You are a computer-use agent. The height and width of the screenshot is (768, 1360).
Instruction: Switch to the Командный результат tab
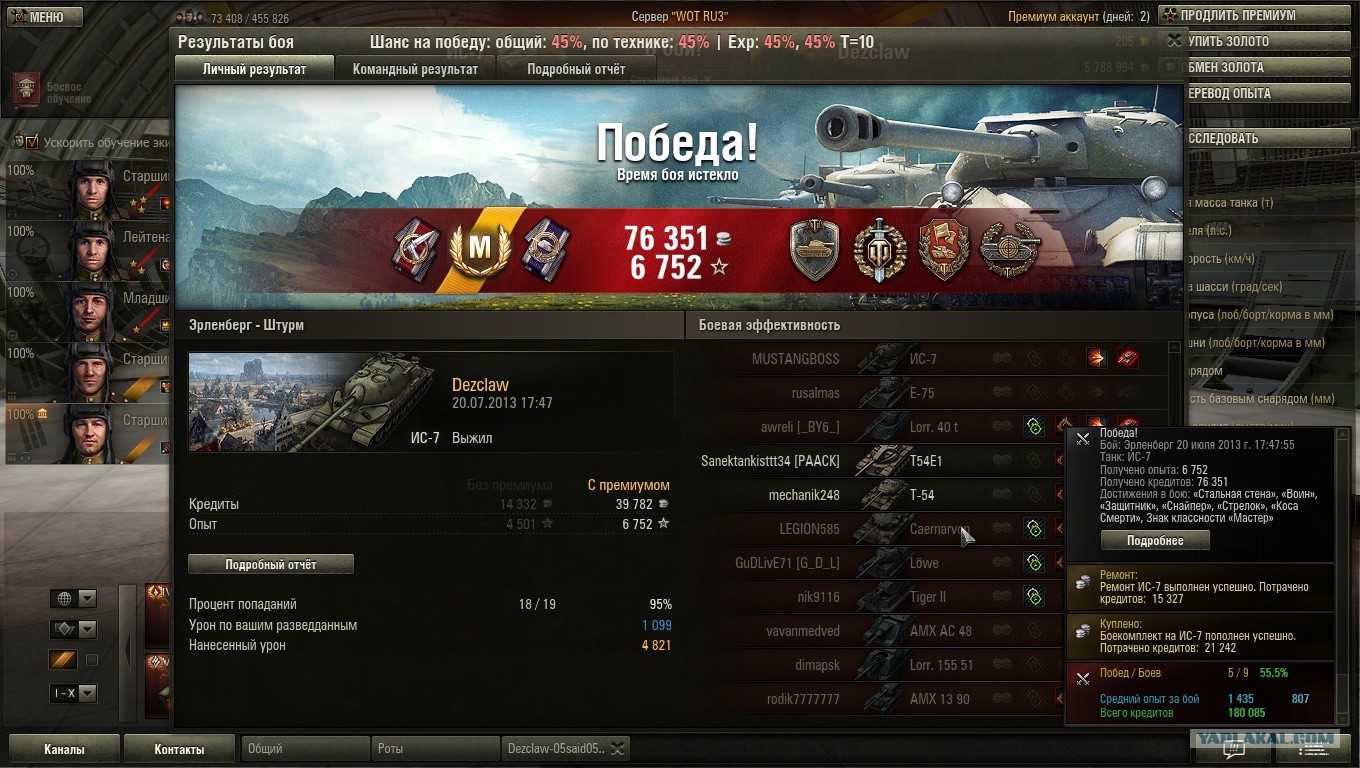(415, 69)
